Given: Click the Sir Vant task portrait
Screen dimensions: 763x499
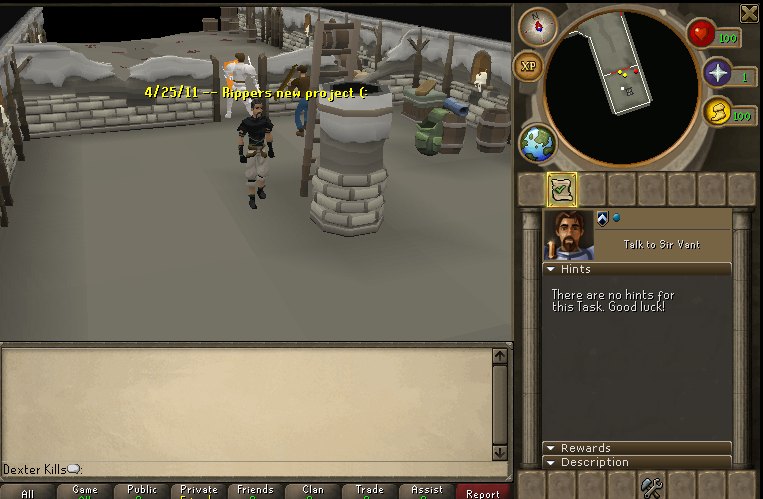Looking at the screenshot, I should tap(569, 235).
